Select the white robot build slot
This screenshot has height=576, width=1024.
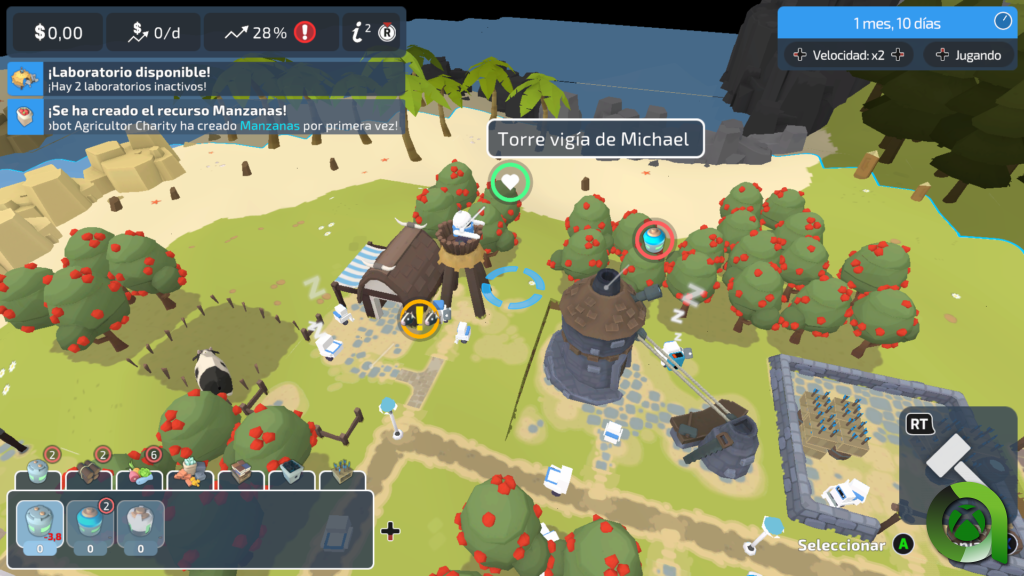click(x=141, y=525)
